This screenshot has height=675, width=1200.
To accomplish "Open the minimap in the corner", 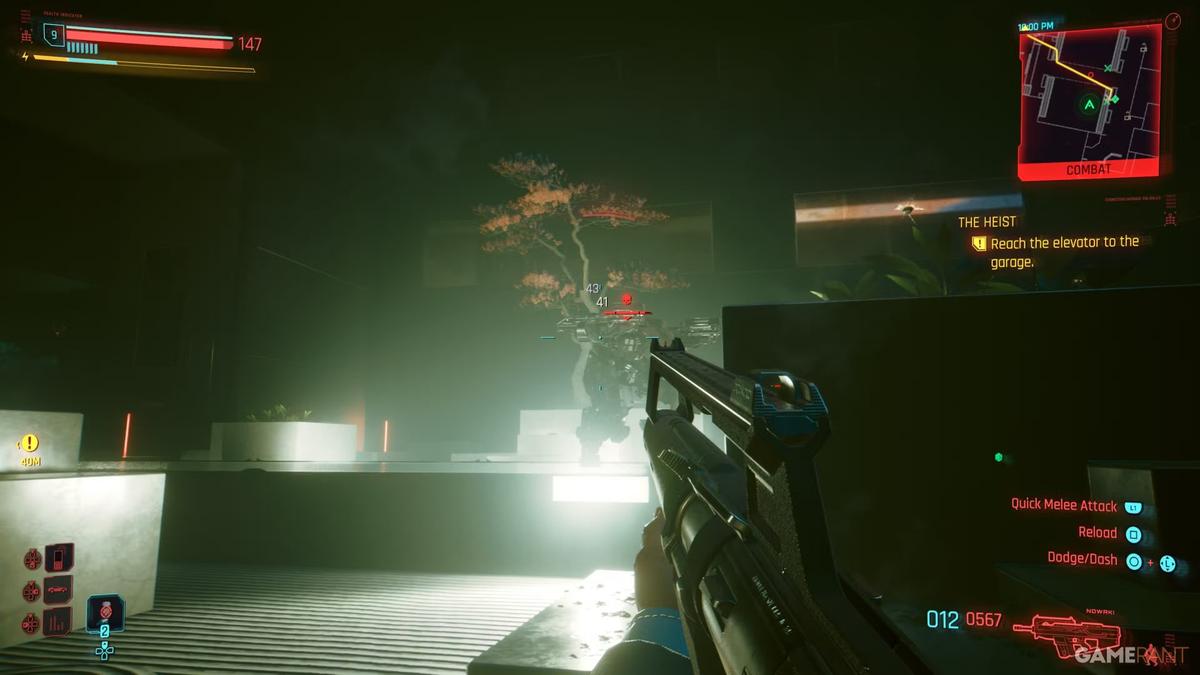I will [1090, 98].
